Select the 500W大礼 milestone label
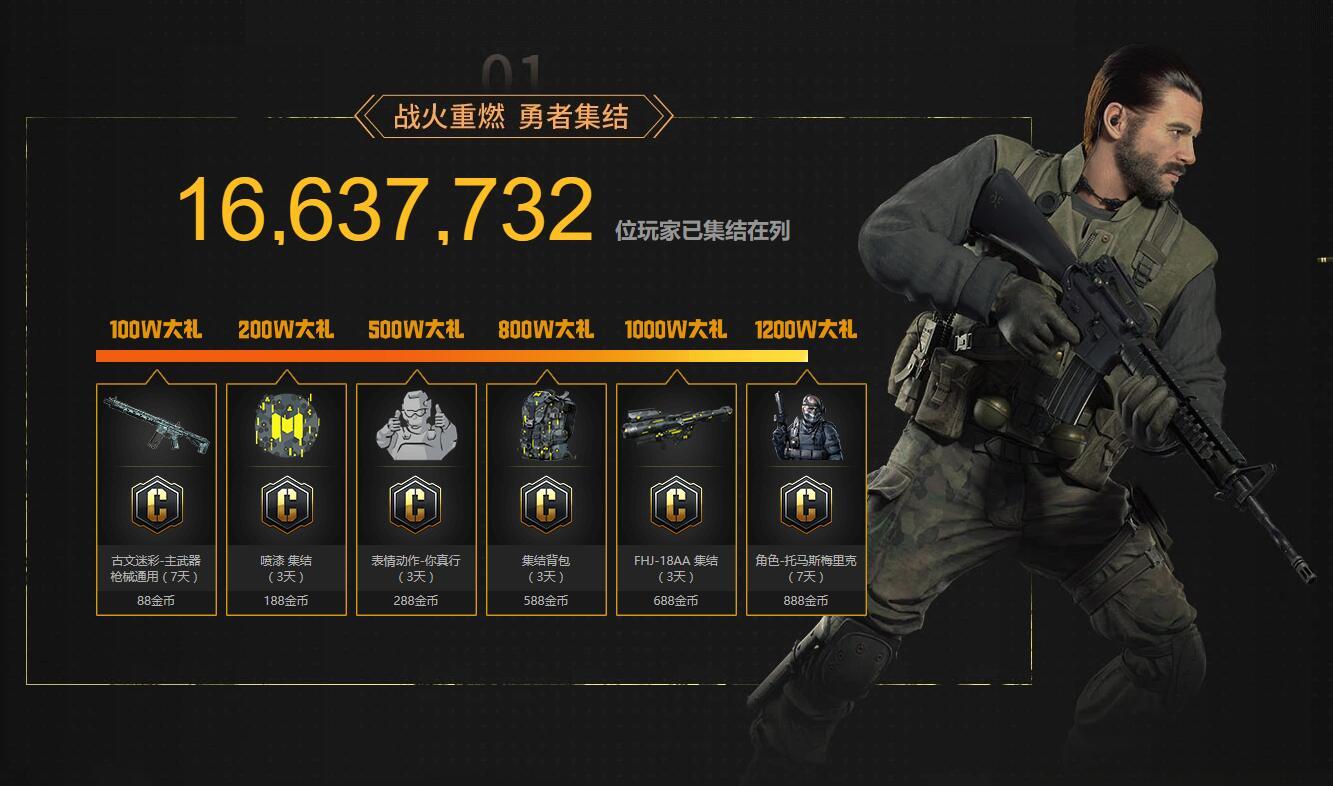1333x786 pixels. click(416, 330)
